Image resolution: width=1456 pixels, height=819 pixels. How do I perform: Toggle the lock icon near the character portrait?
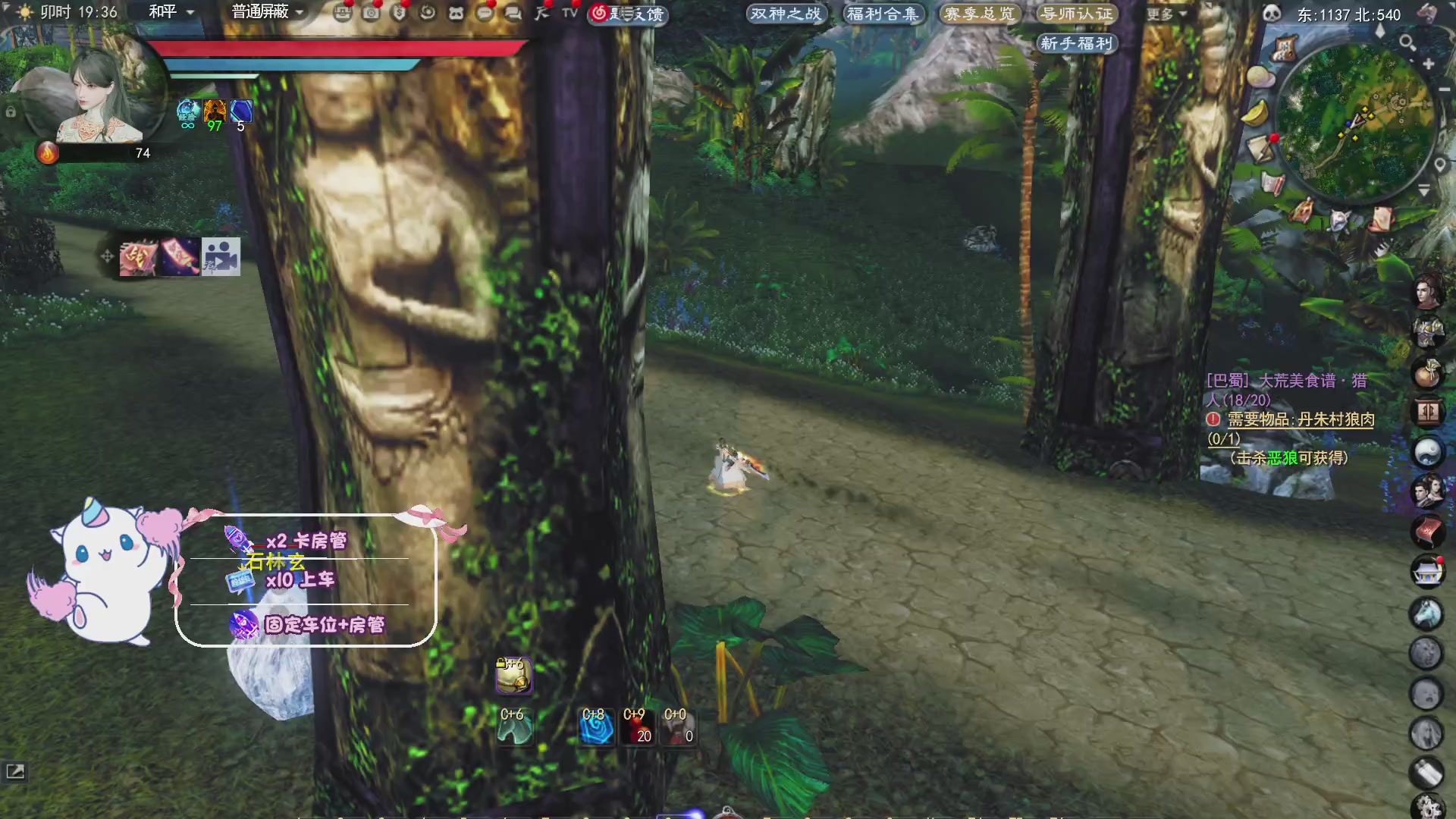click(11, 111)
